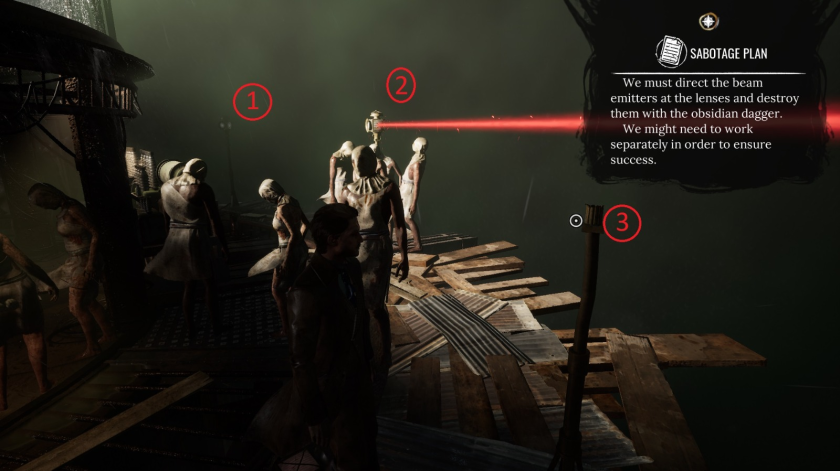This screenshot has height=471, width=840.
Task: Open the Sabotage Plan document icon
Action: (x=669, y=52)
